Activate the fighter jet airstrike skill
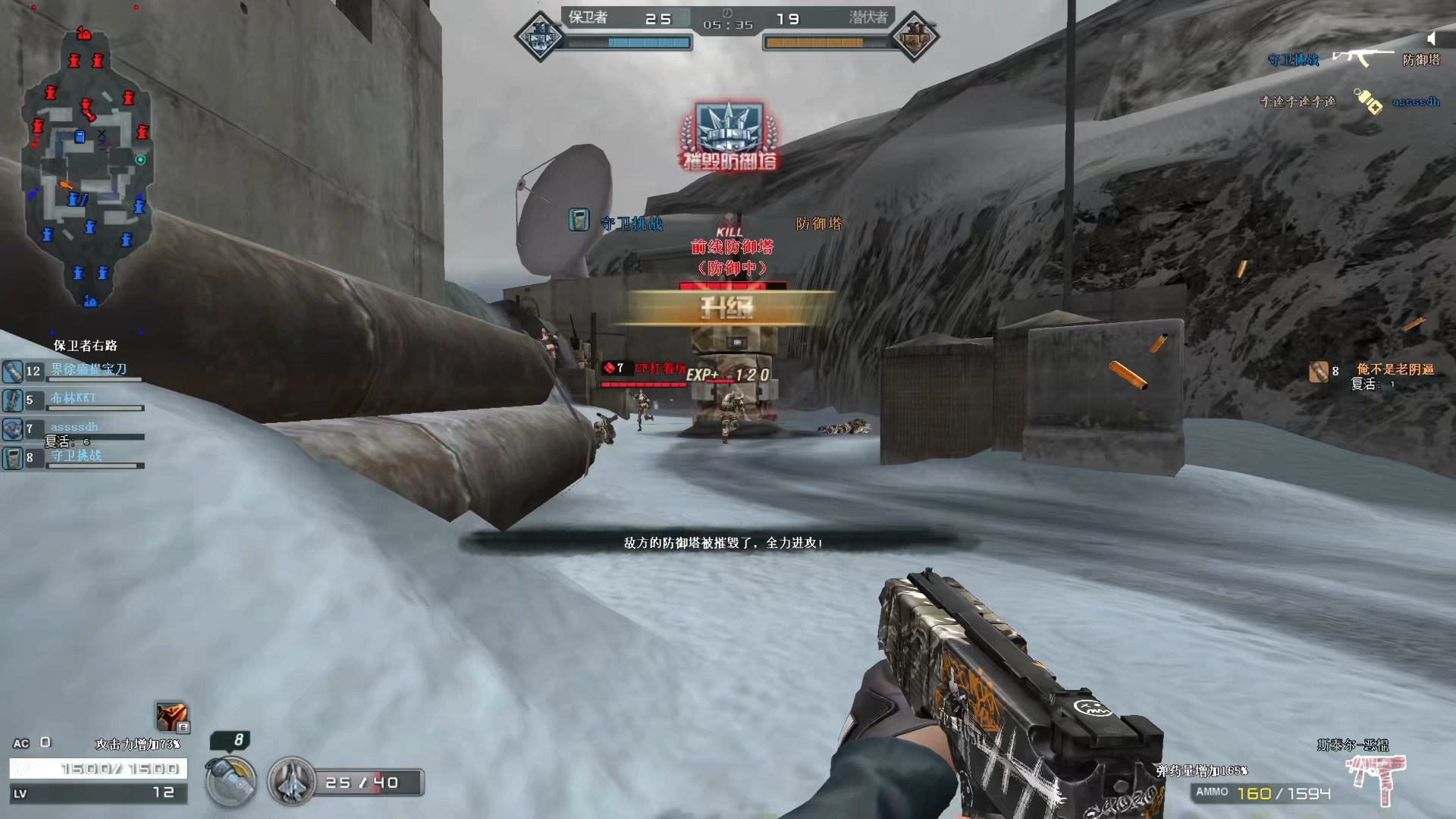 [291, 781]
